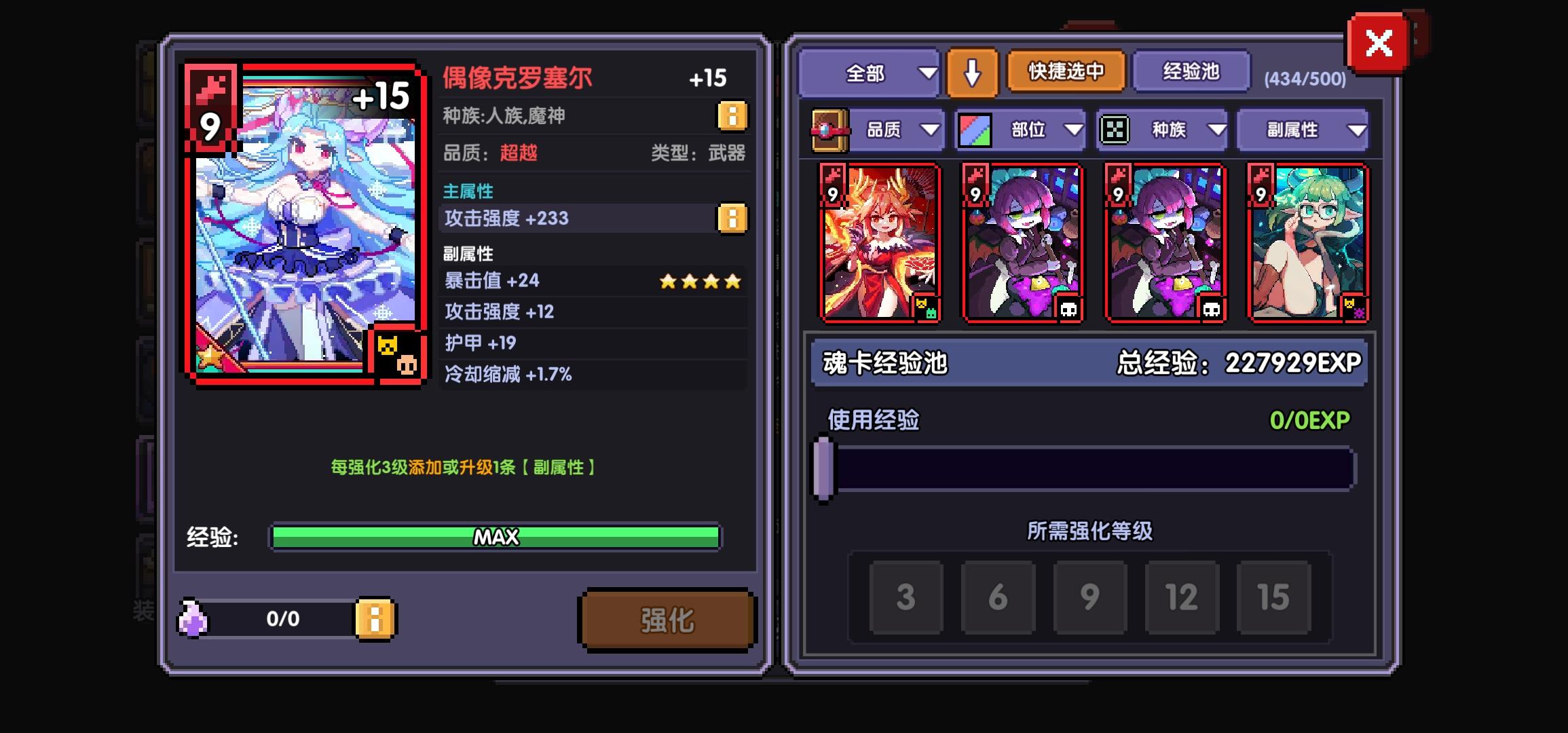Switch to the 经验池 tab
Screen dimensions: 1568x733
pyautogui.click(x=1191, y=72)
